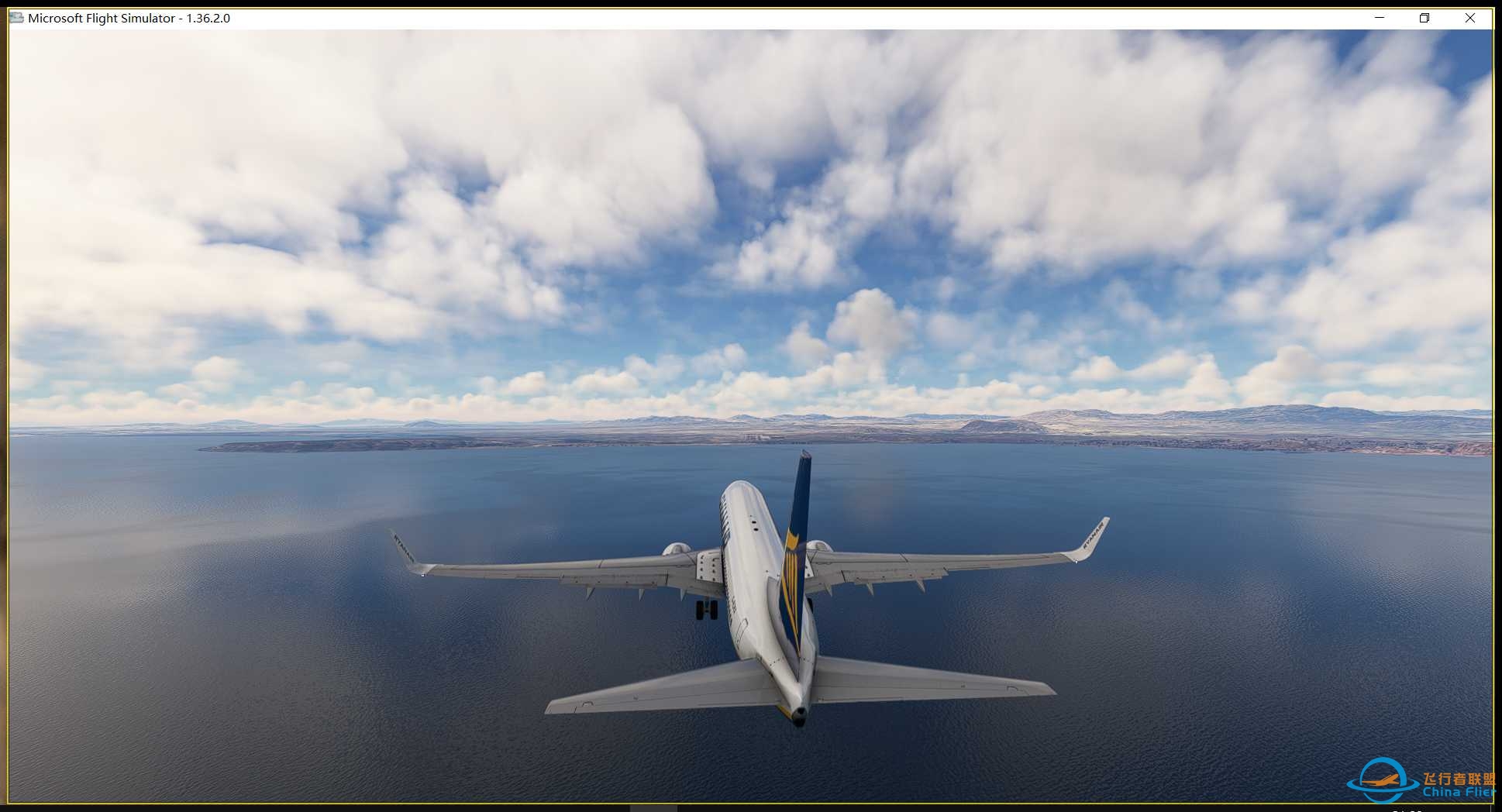The image size is (1502, 812).
Task: Close the Microsoft Flight Simulator window
Action: [1469, 18]
